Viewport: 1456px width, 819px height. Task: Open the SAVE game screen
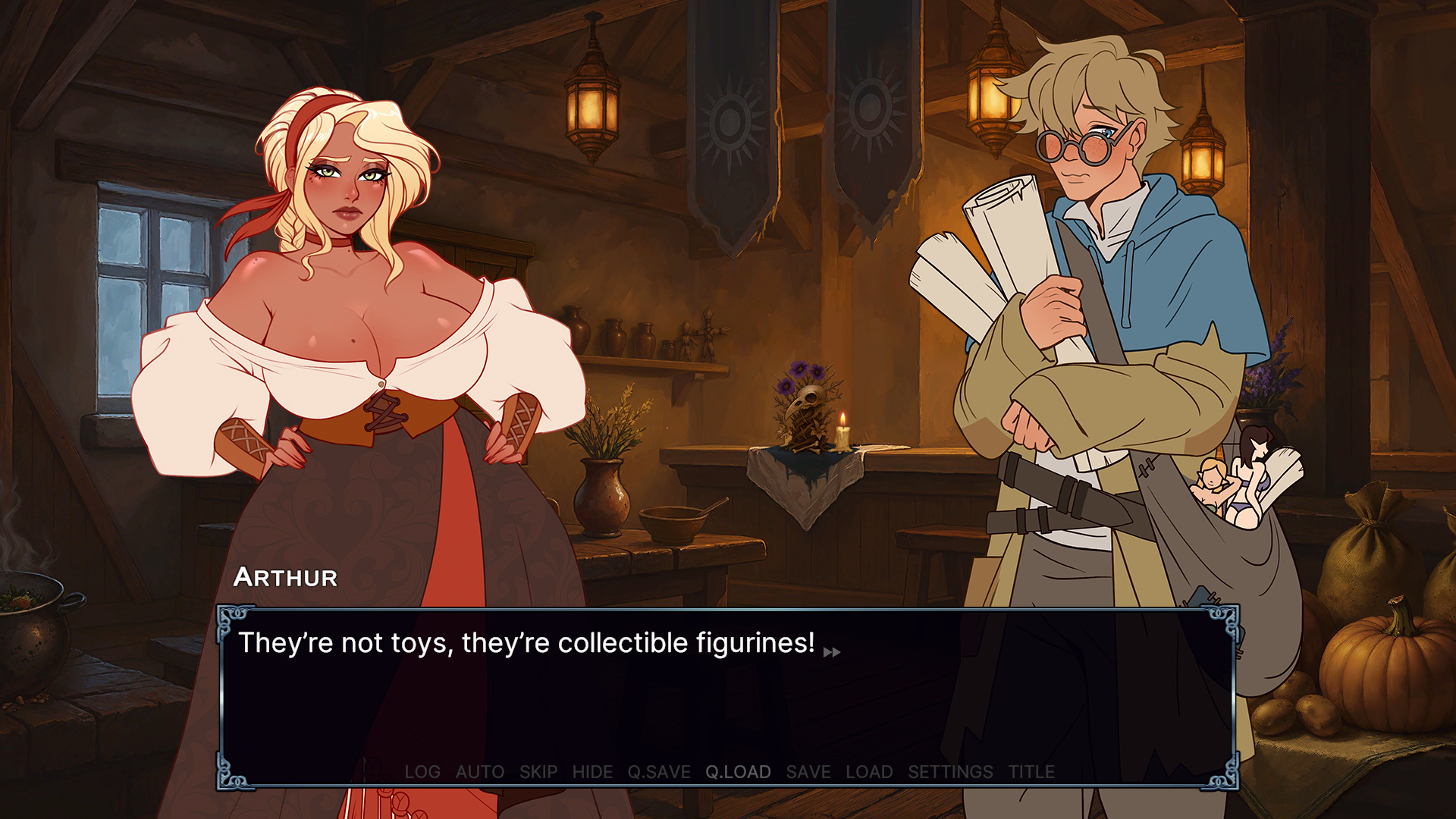(808, 771)
